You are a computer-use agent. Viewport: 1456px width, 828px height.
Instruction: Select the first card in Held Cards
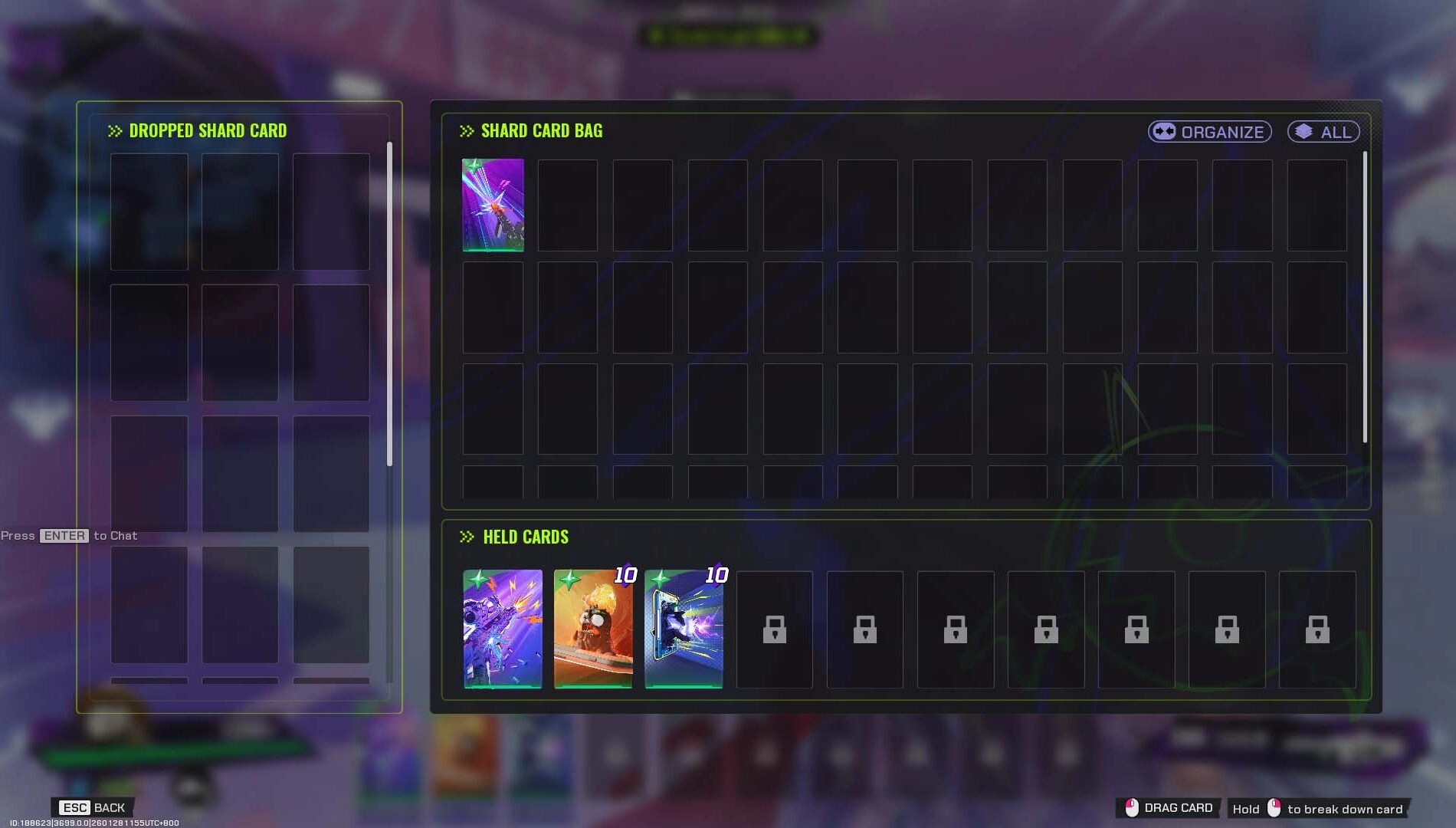pos(502,629)
